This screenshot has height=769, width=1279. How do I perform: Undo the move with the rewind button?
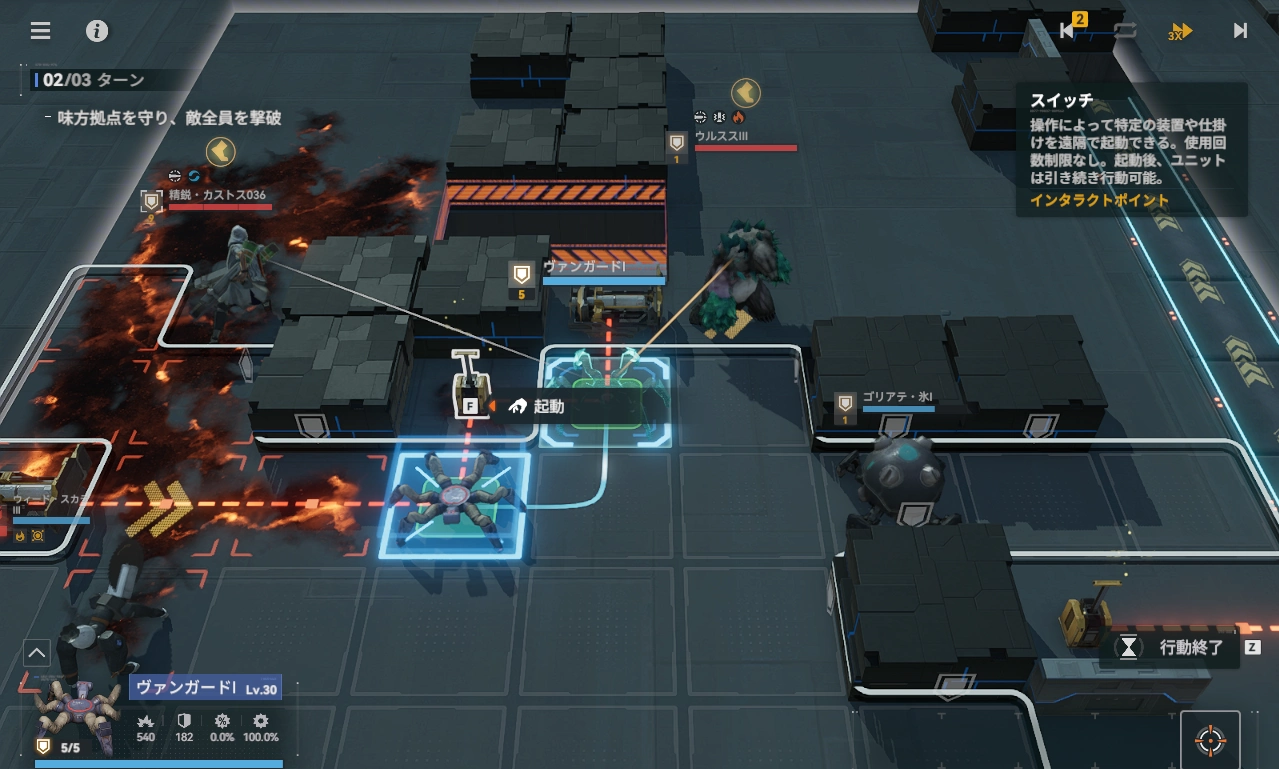(x=1068, y=30)
